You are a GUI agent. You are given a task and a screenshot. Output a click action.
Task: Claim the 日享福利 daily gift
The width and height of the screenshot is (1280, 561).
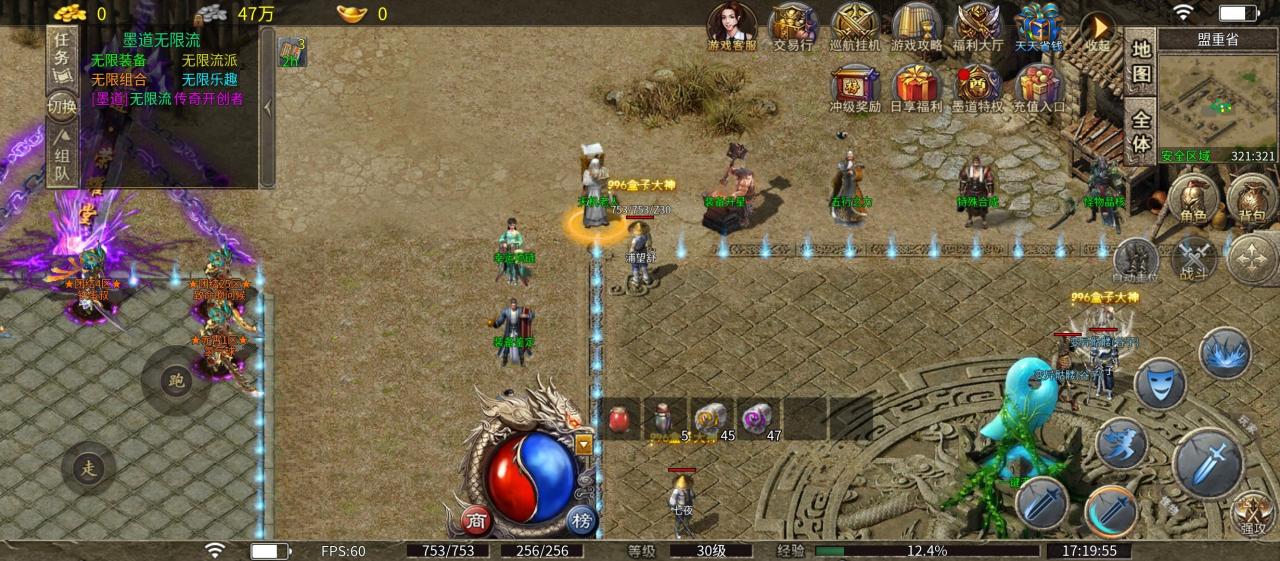(x=916, y=87)
